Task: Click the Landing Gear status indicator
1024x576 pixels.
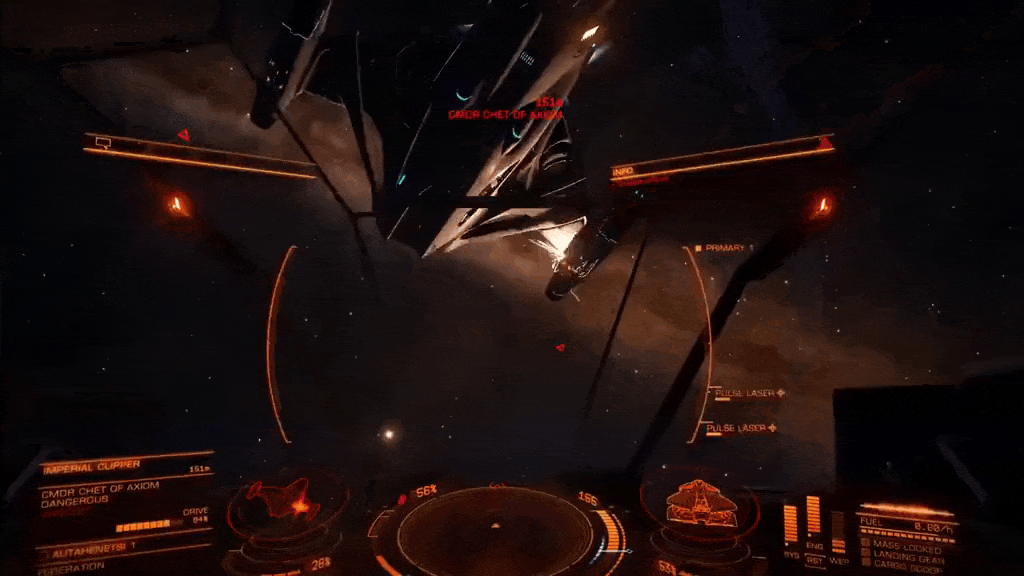Action: [908, 552]
